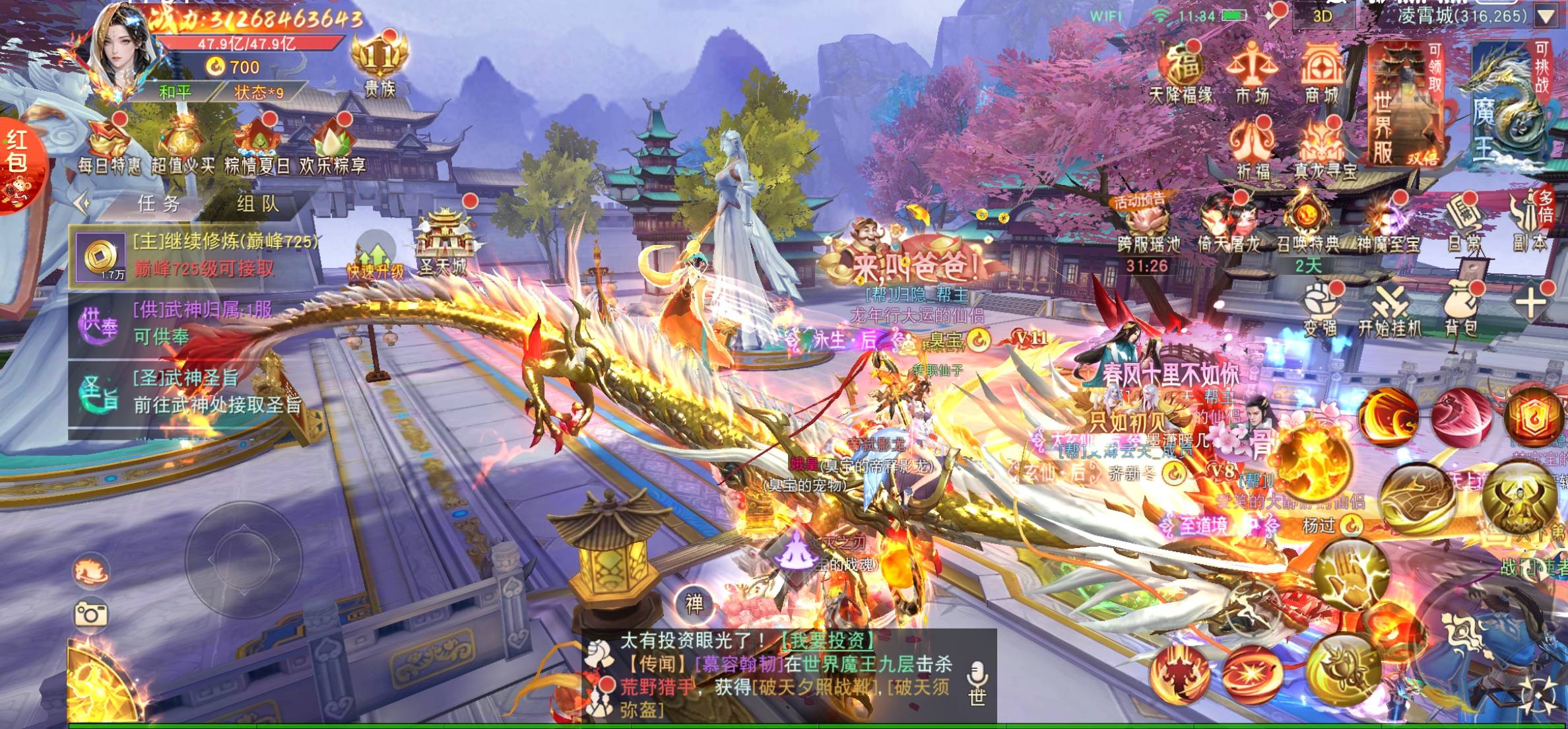Open the 副本 dungeon menu

(x=1530, y=225)
